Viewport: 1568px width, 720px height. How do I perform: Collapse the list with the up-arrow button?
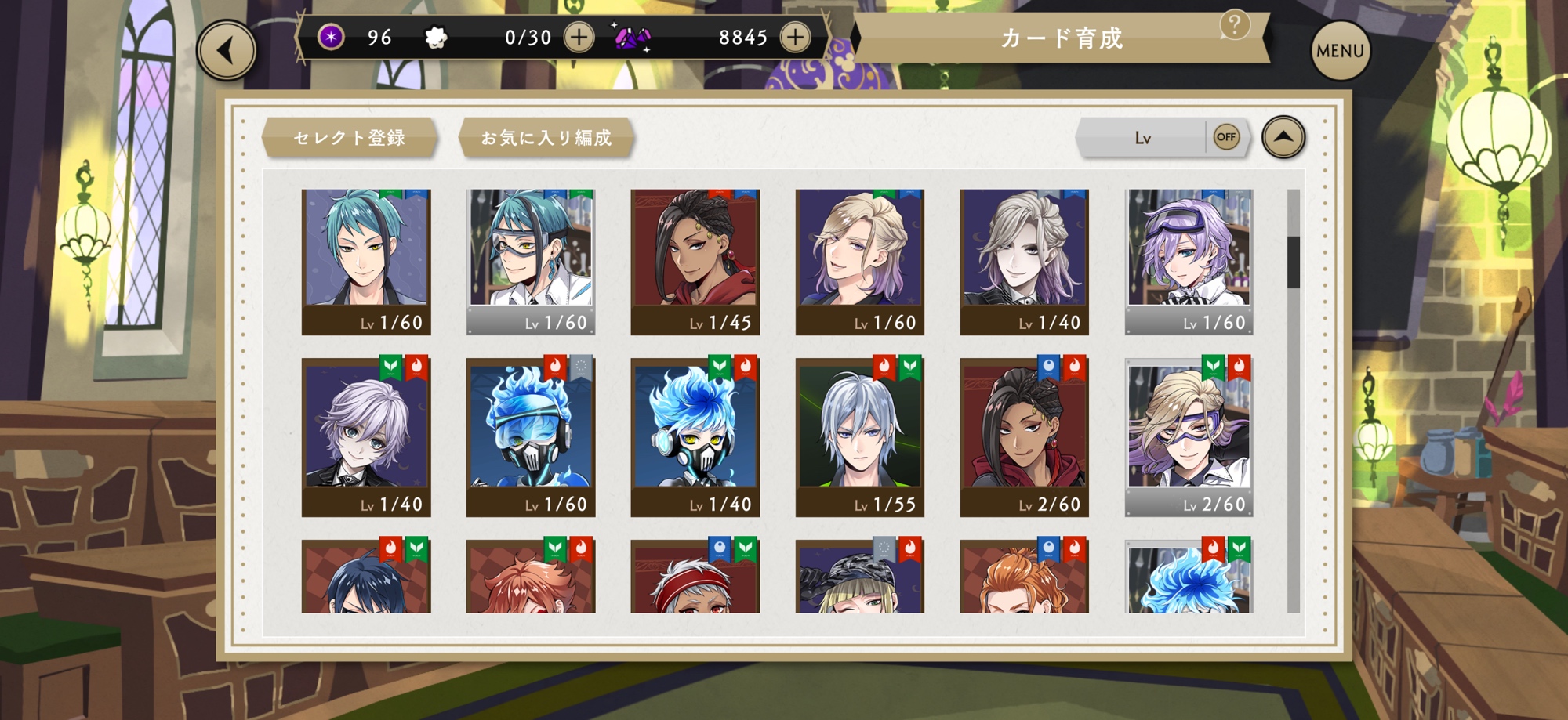(x=1283, y=137)
